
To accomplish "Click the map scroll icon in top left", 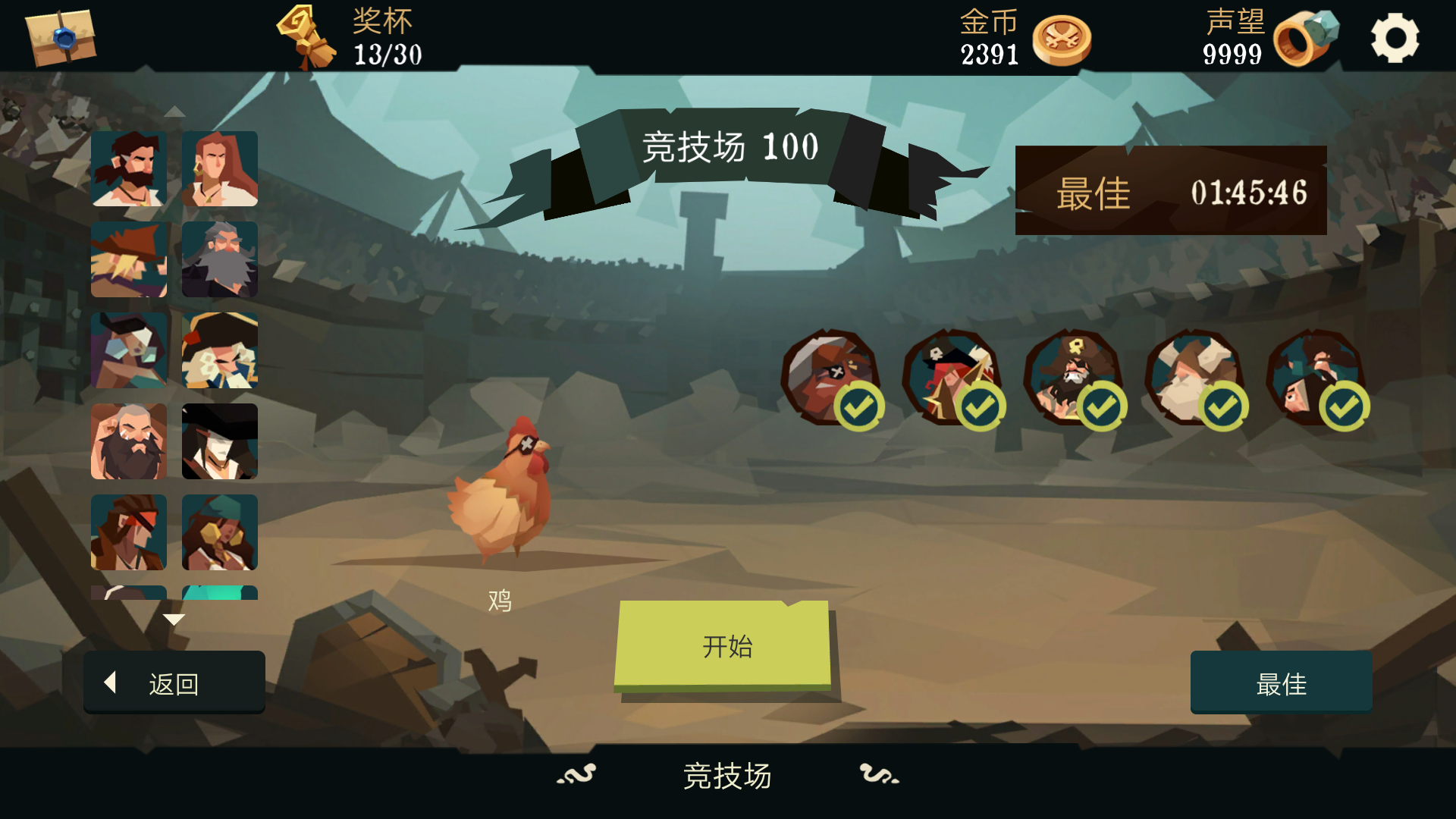I will (x=59, y=36).
